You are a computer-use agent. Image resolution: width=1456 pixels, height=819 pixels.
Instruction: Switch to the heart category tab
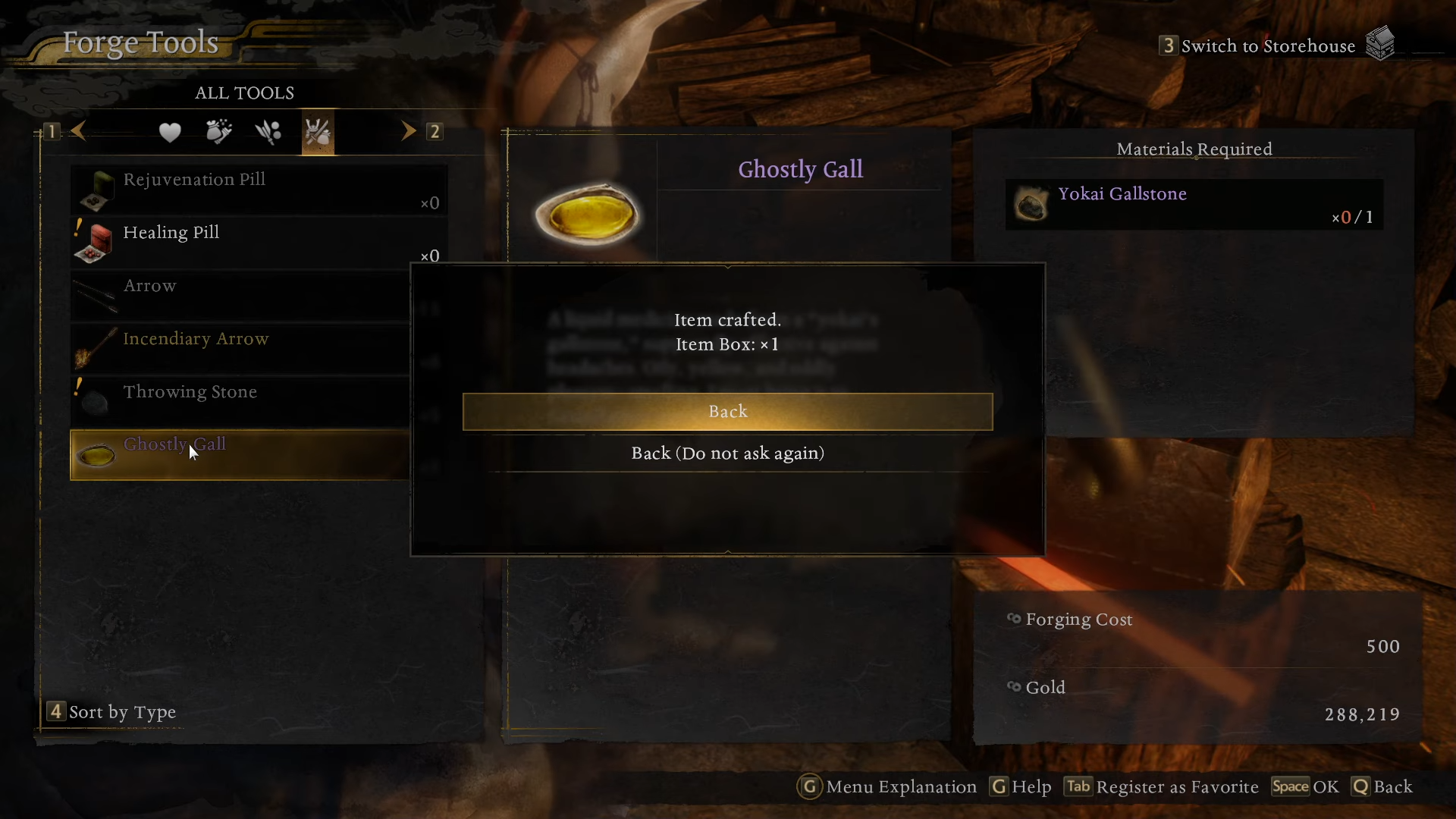[x=170, y=133]
